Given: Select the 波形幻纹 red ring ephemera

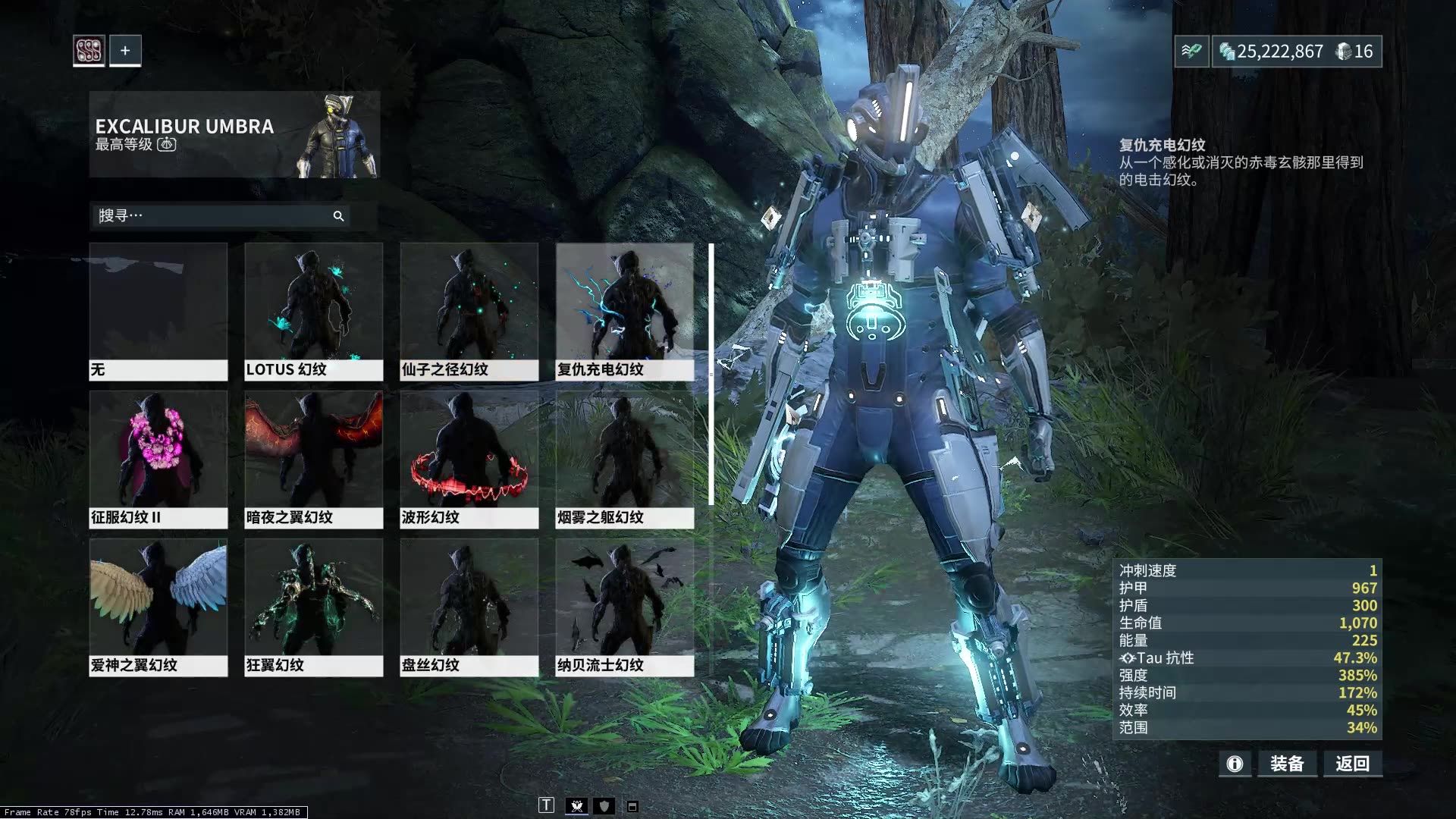Looking at the screenshot, I should coord(469,459).
